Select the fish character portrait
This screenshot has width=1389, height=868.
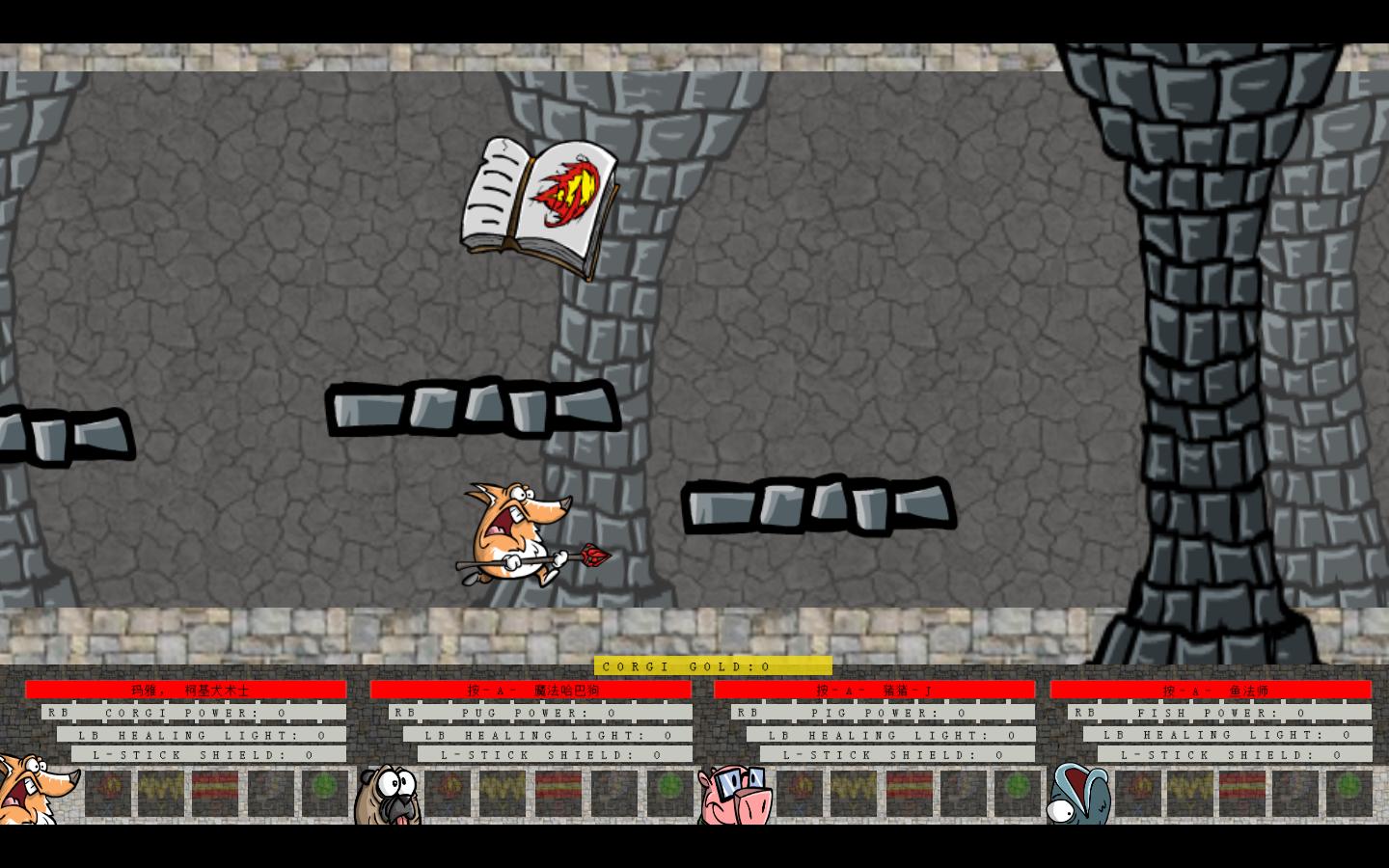[x=1078, y=794]
